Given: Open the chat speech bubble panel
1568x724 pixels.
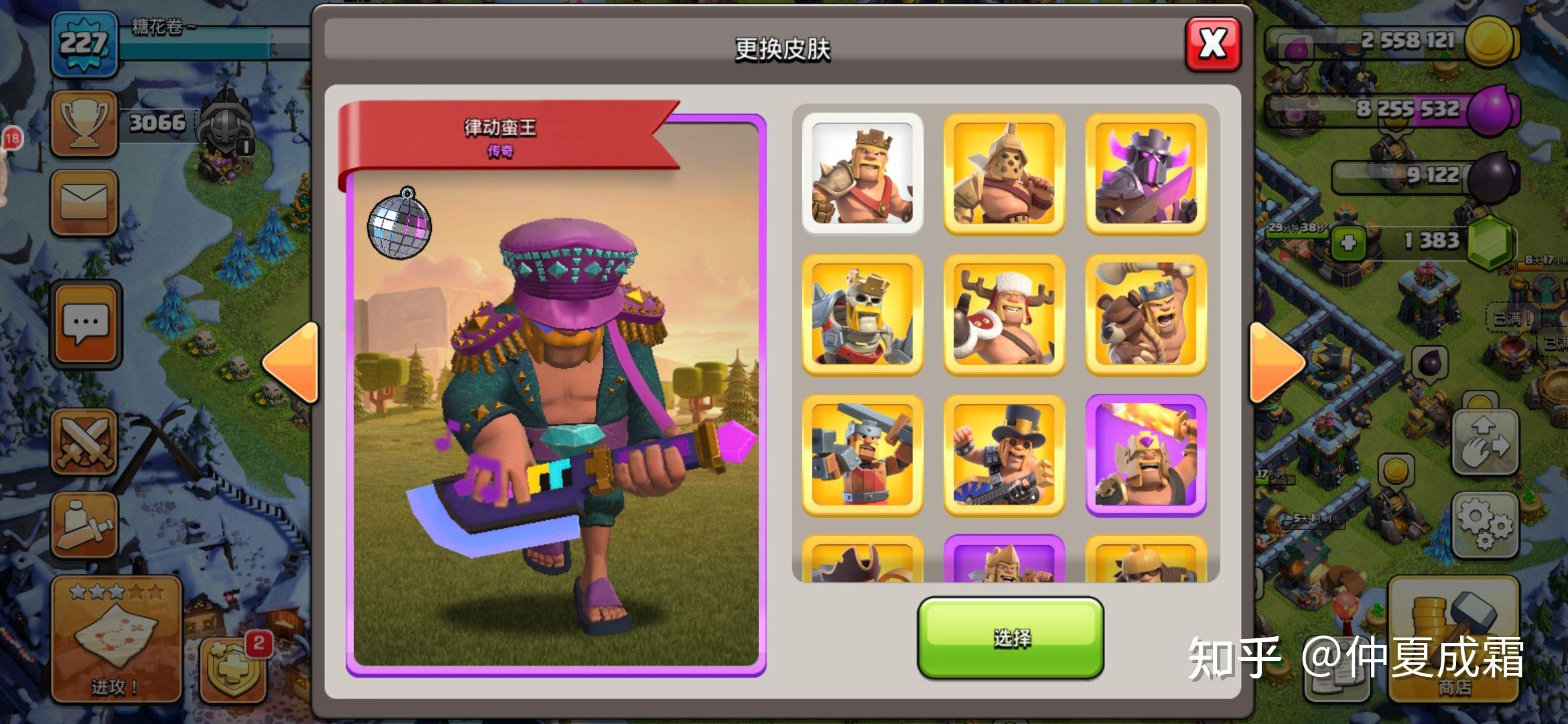Looking at the screenshot, I should (85, 324).
